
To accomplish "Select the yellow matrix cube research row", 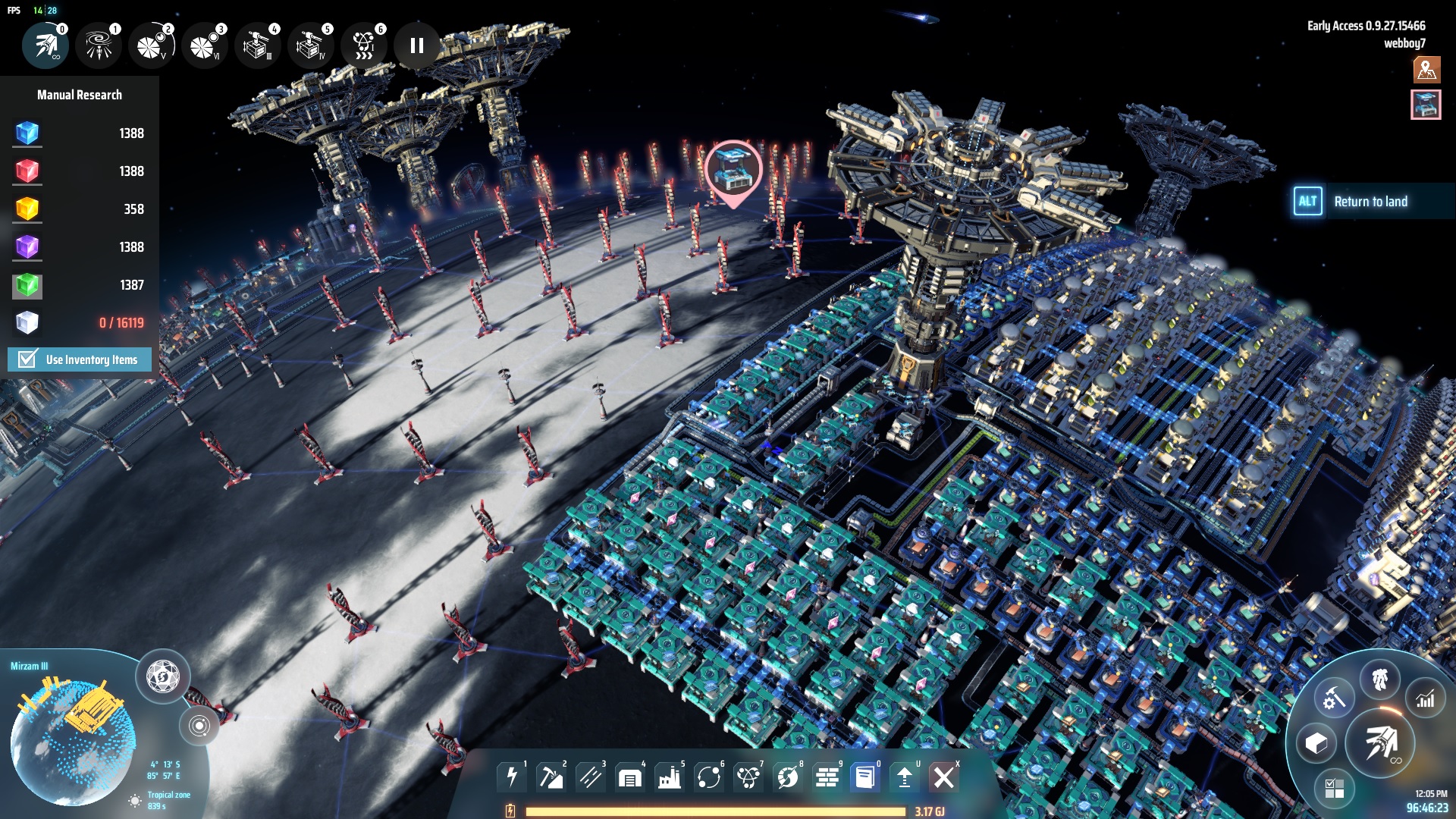I will [x=79, y=209].
